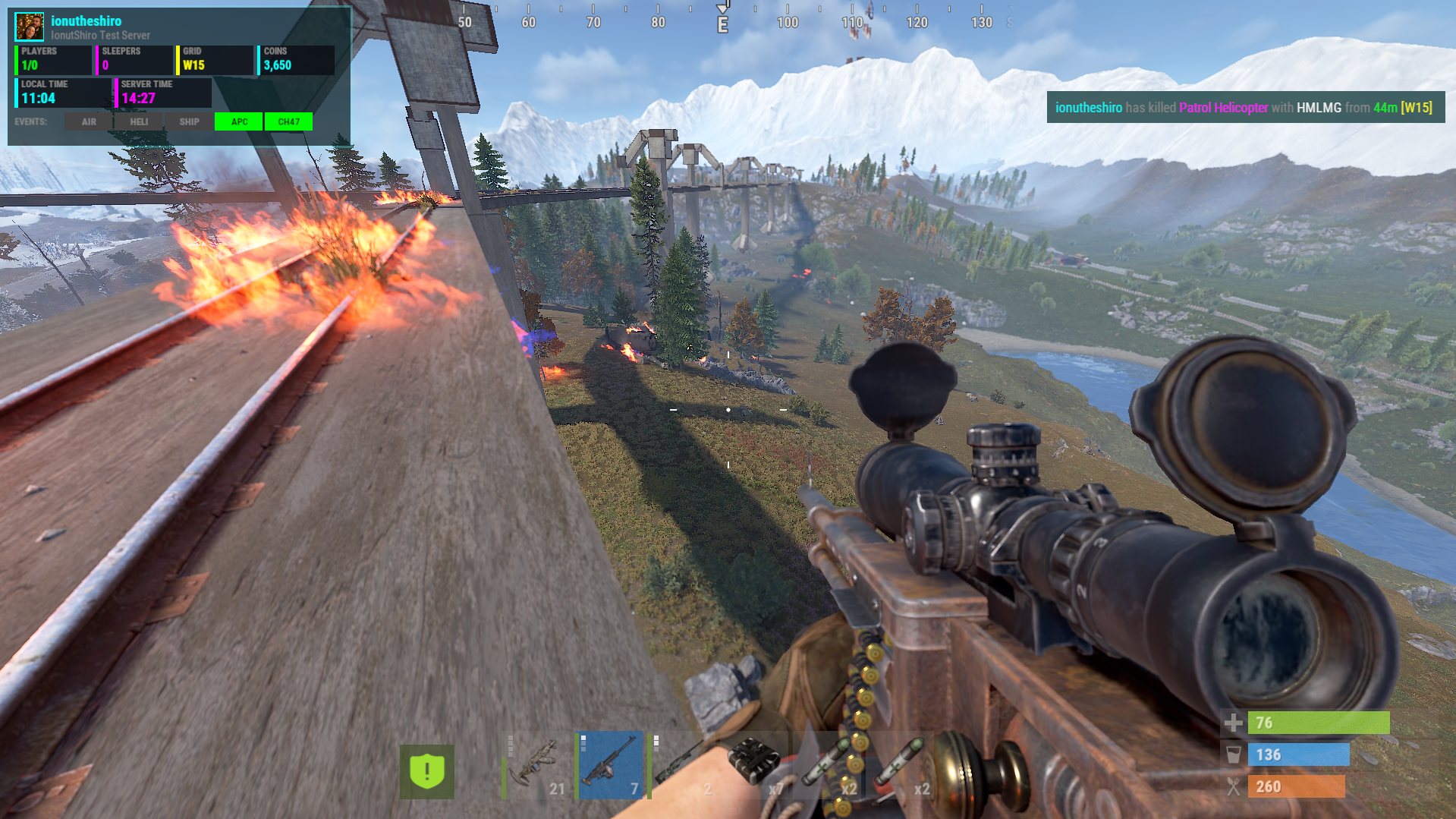Toggle the AIR event indicator
Viewport: 1456px width, 819px height.
(x=89, y=121)
